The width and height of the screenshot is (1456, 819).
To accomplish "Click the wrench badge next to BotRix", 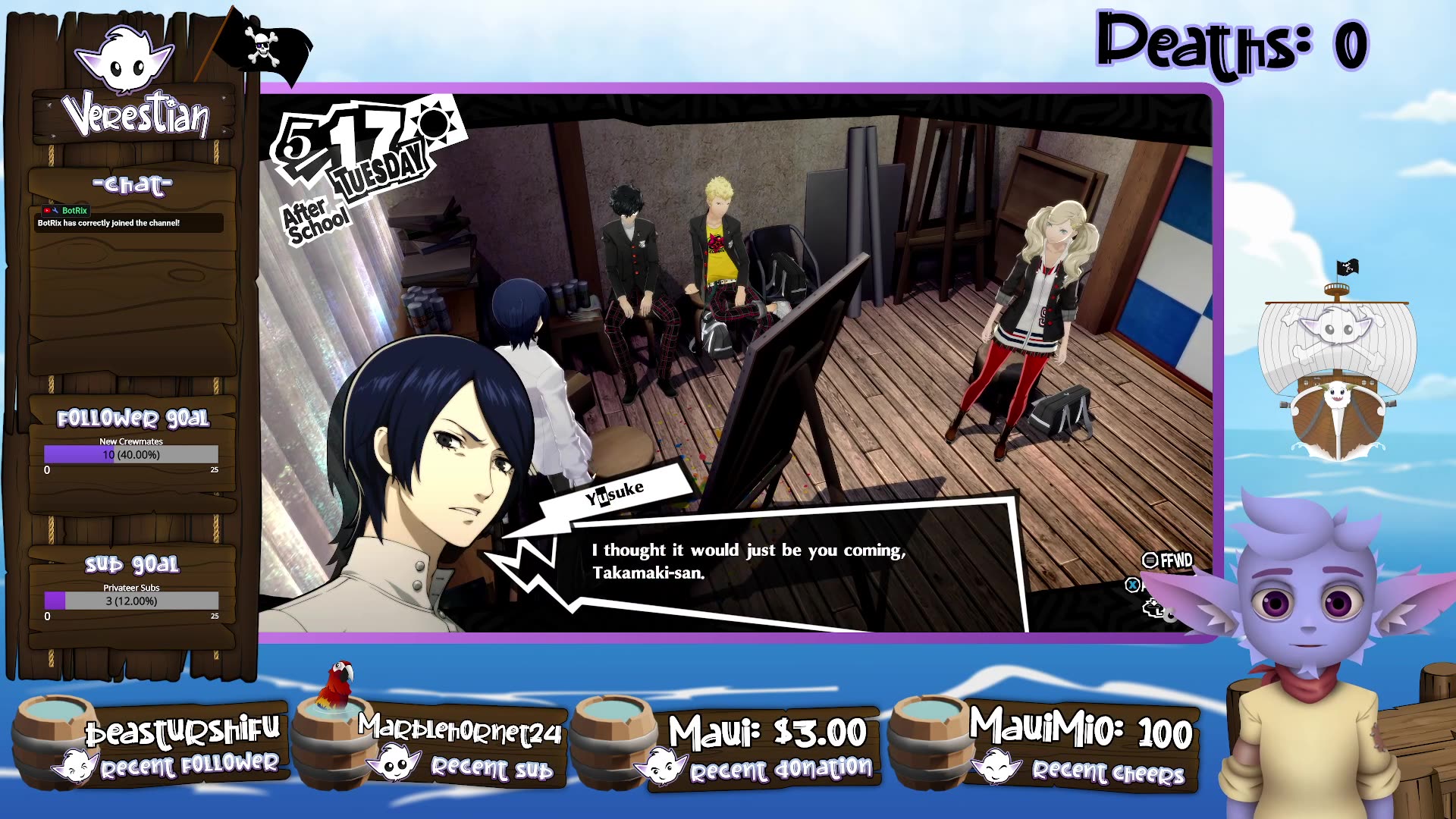I will [x=55, y=211].
